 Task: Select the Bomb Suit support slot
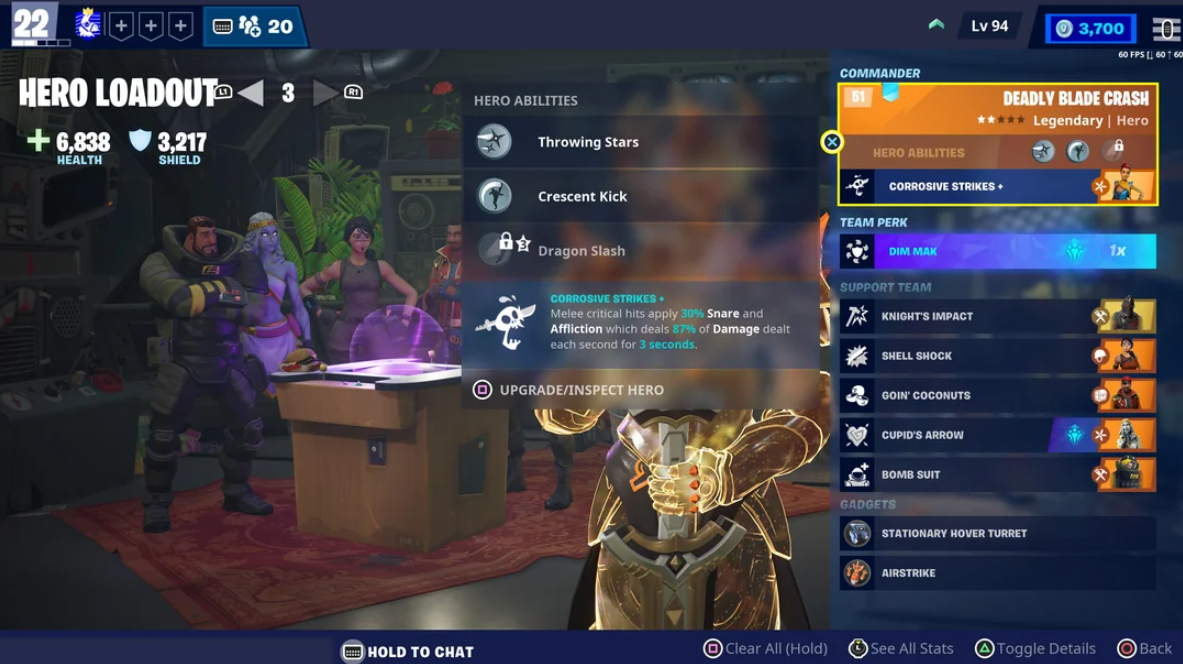click(x=998, y=475)
